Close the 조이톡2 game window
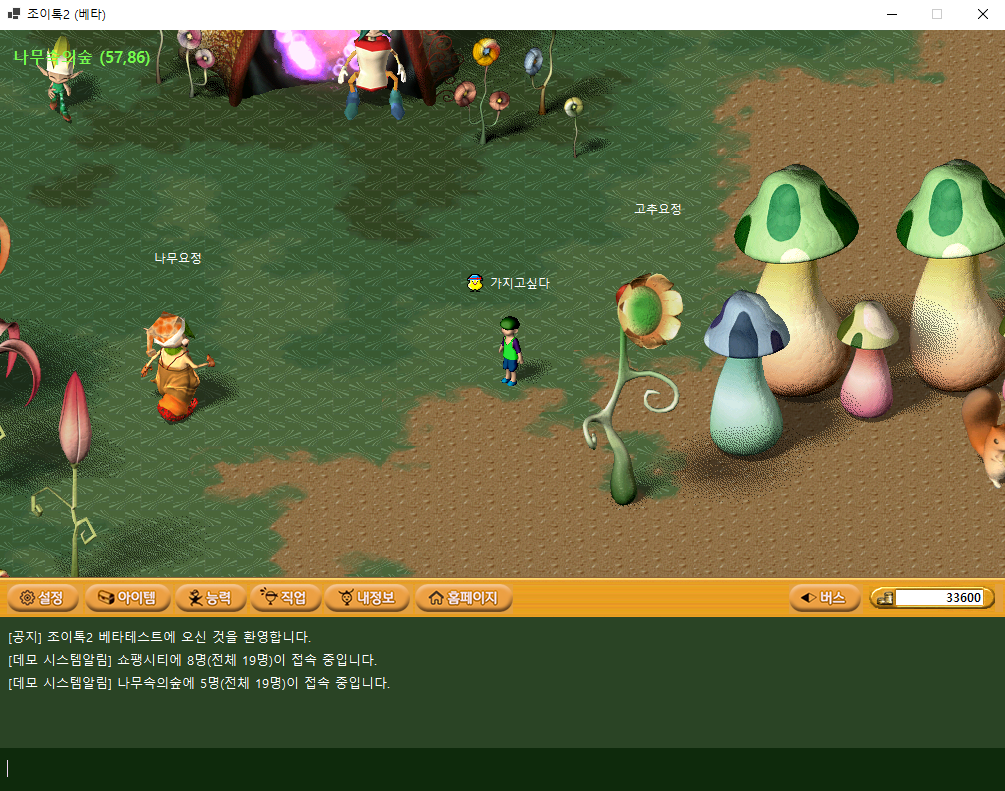 982,14
